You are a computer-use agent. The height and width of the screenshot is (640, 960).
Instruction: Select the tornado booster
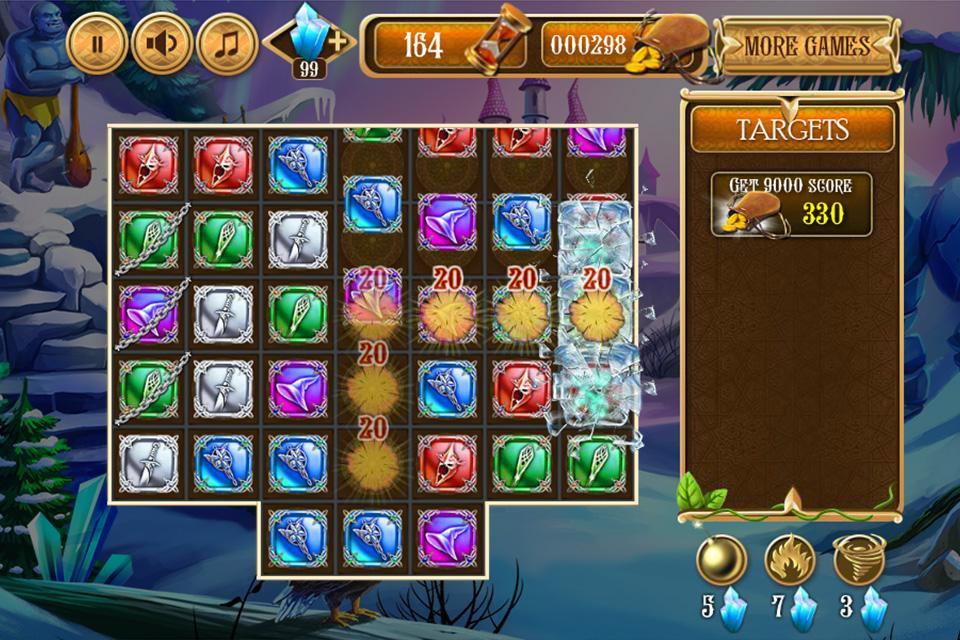tap(859, 561)
